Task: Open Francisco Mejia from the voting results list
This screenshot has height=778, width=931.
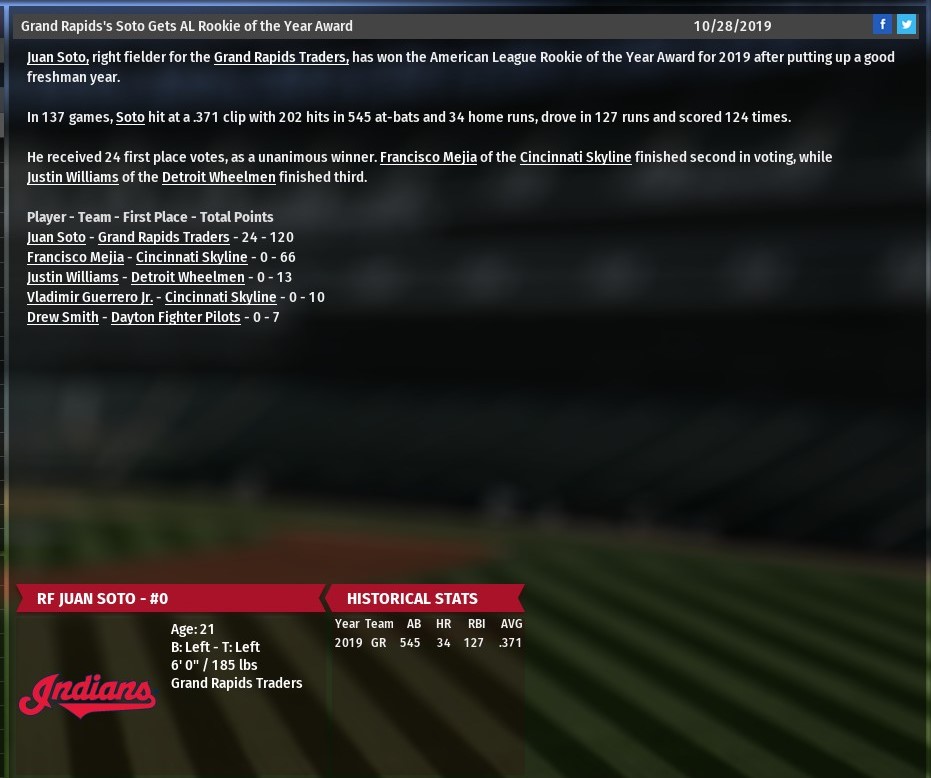Action: click(75, 257)
